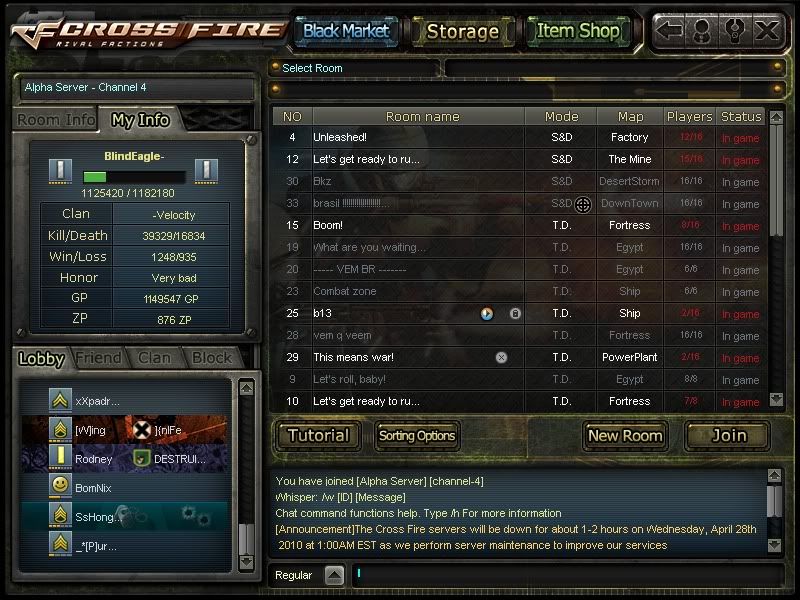The image size is (800, 600).
Task: Open the Black Market
Action: pyautogui.click(x=346, y=31)
